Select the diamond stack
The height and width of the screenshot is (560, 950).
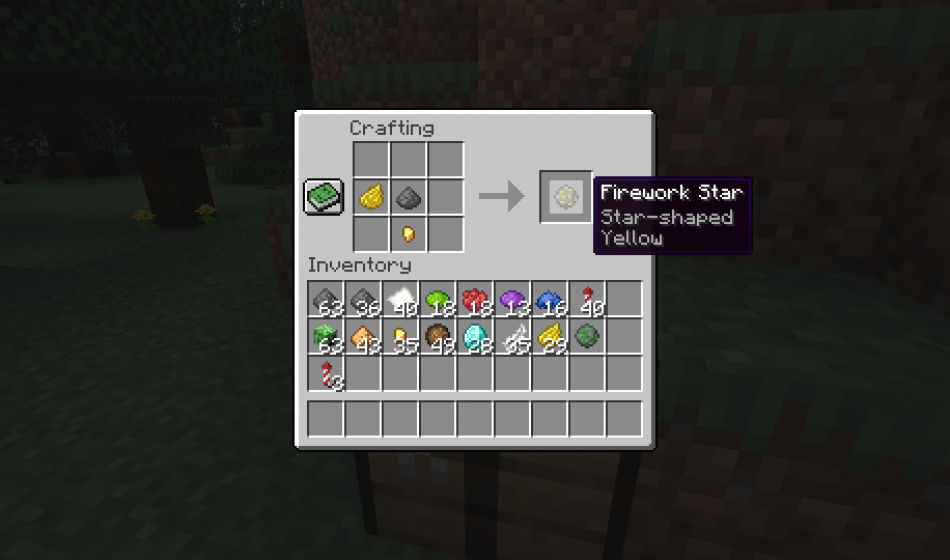(475, 336)
